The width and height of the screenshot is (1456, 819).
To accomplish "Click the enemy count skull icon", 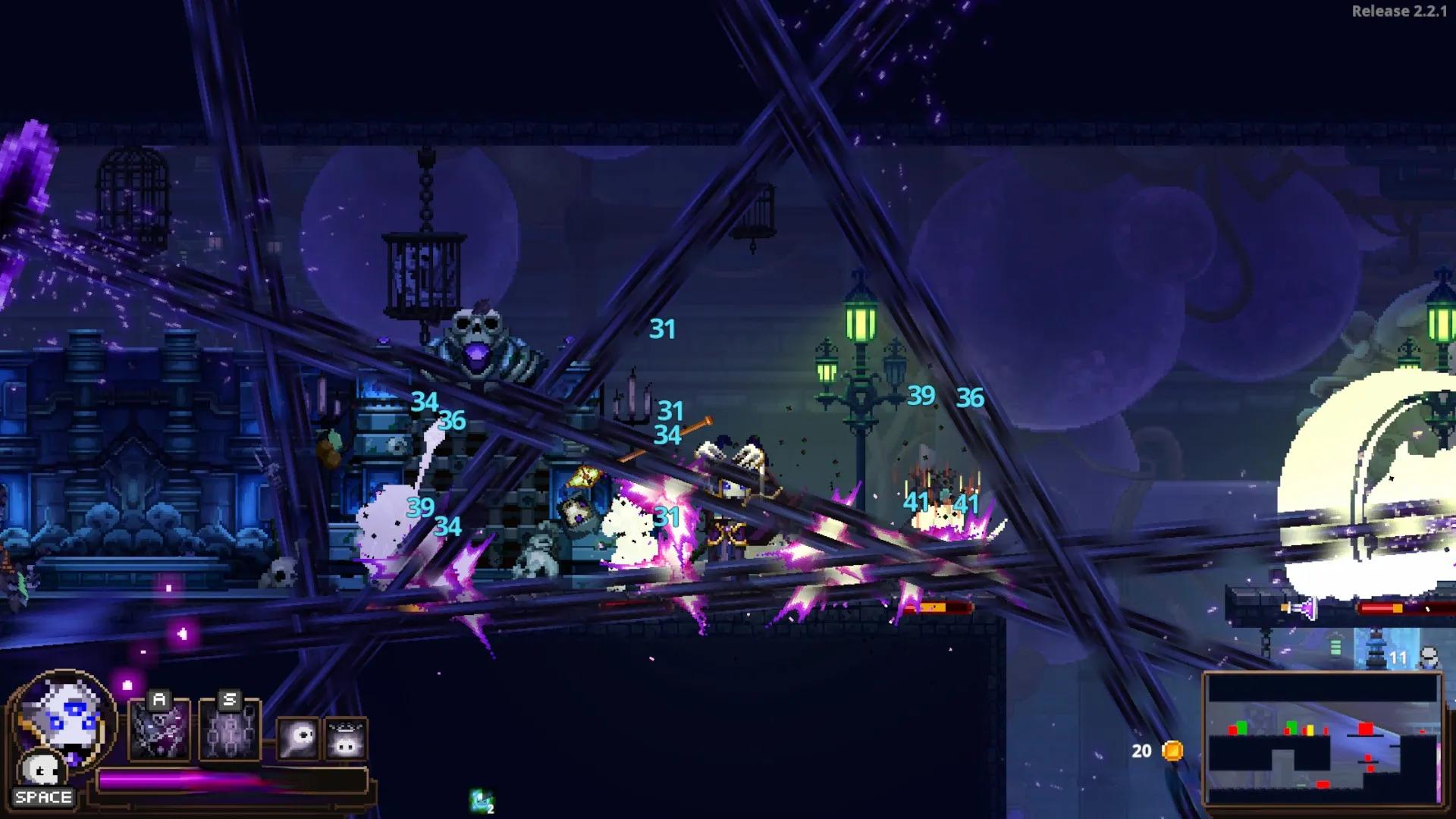I will [x=1429, y=657].
